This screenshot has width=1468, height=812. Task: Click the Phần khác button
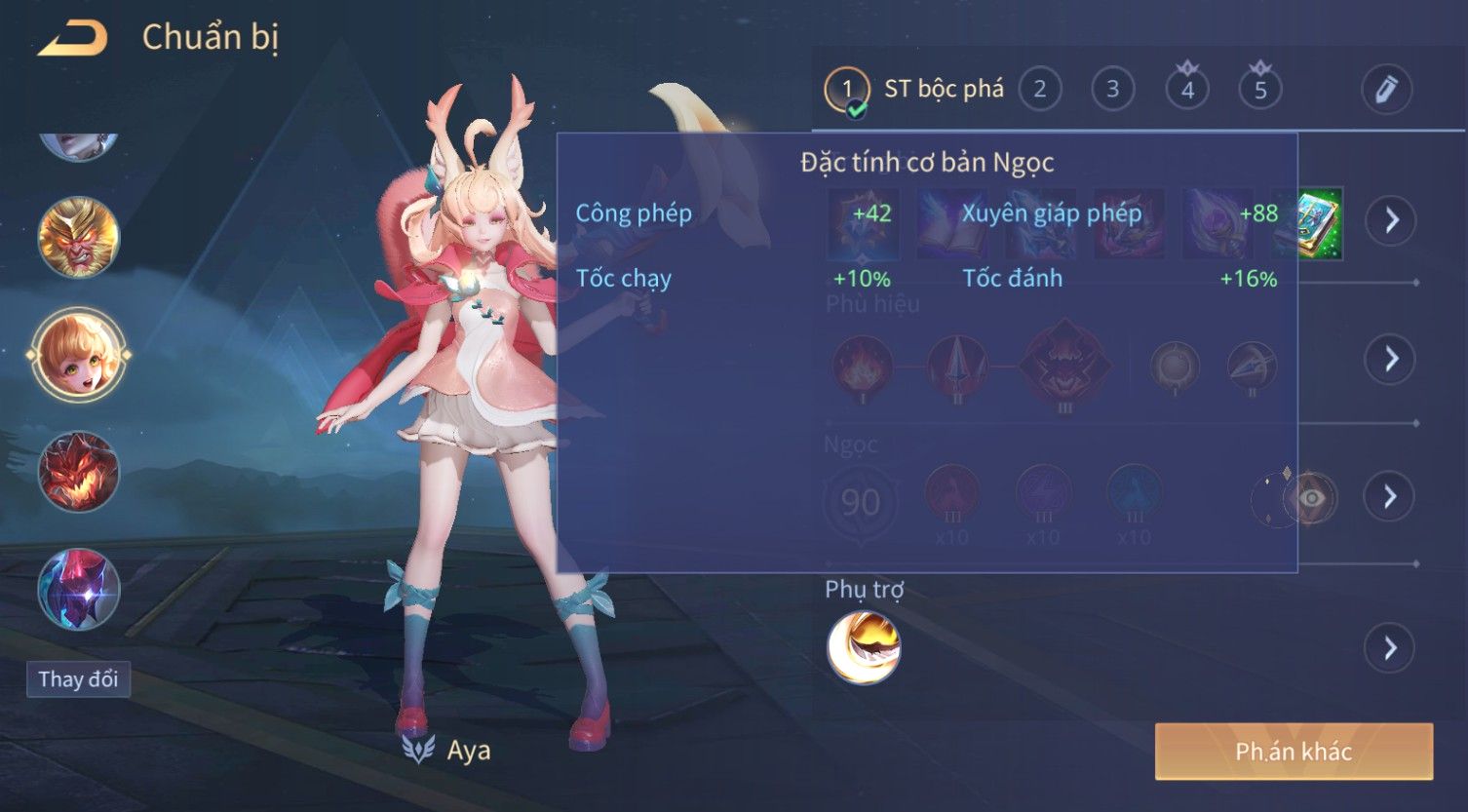point(1294,752)
